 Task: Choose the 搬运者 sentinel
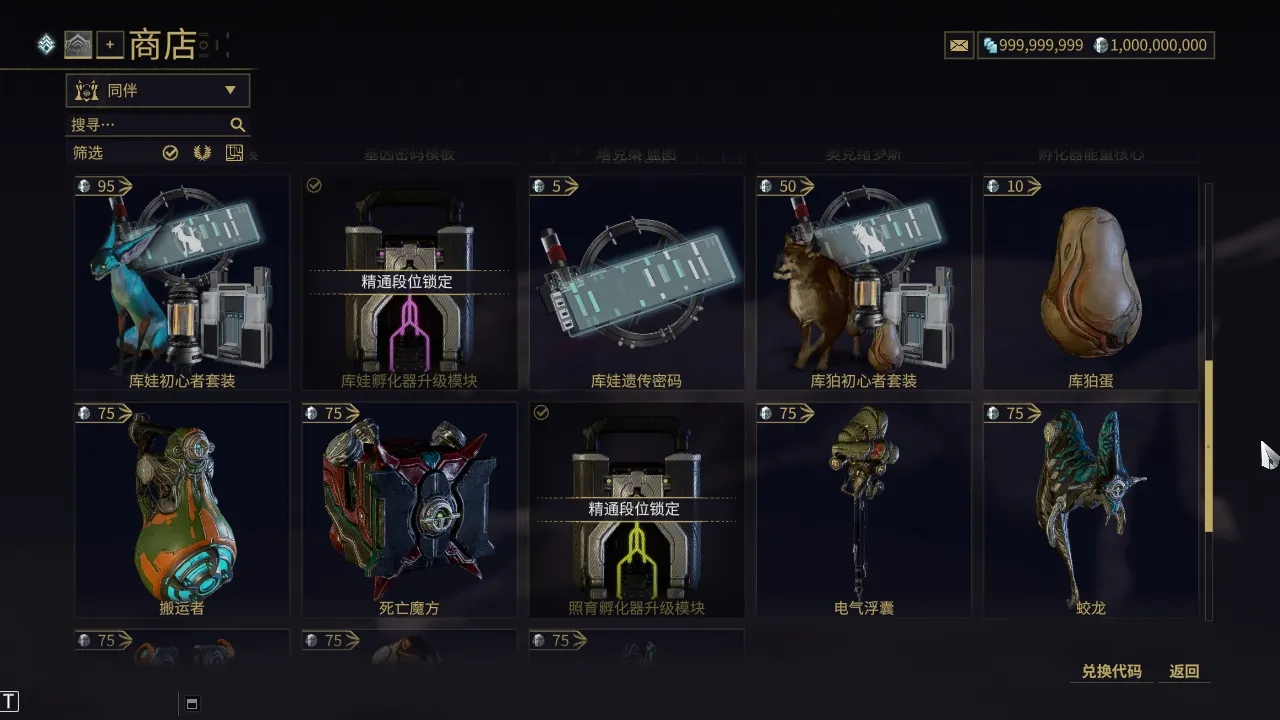[182, 510]
